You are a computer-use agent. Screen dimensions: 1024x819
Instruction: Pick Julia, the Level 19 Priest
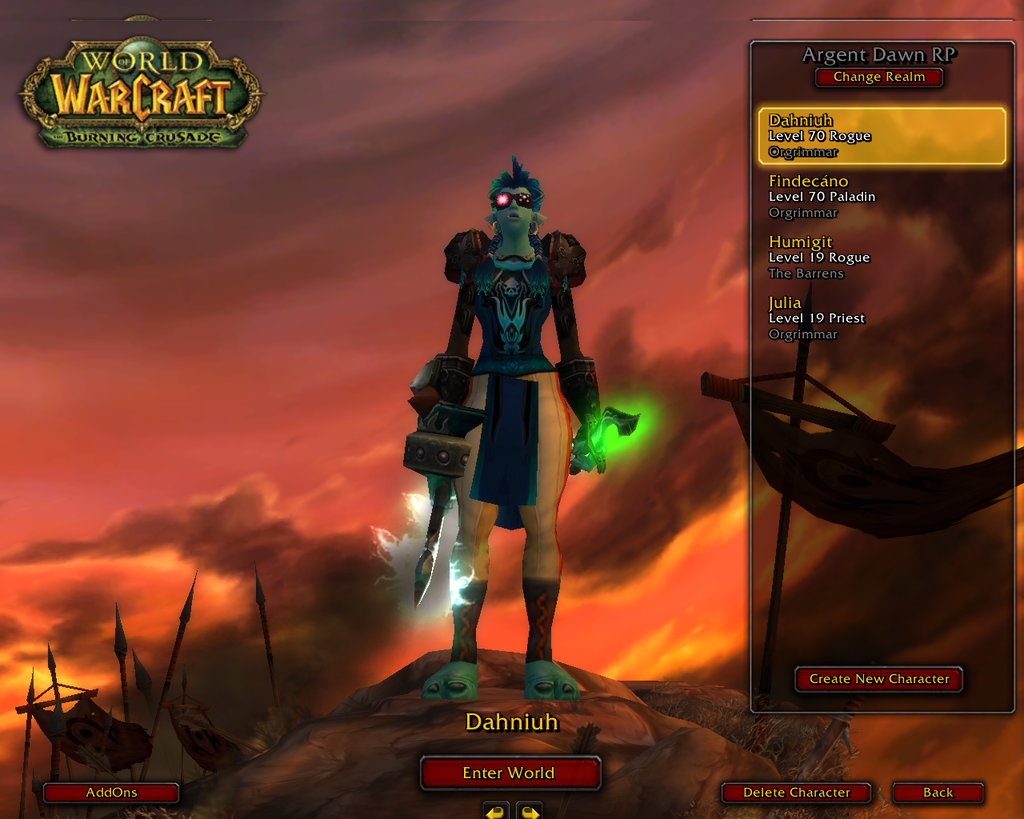coord(881,318)
